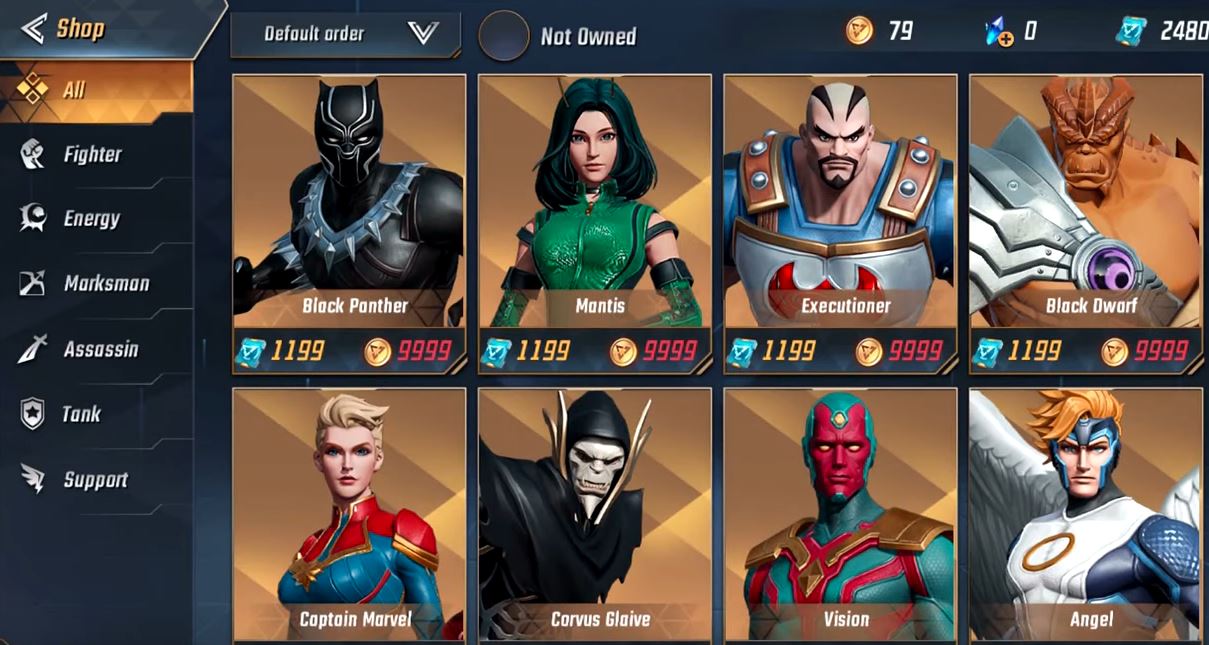Go back using the Shop arrow
Image resolution: width=1209 pixels, height=645 pixels.
click(34, 29)
